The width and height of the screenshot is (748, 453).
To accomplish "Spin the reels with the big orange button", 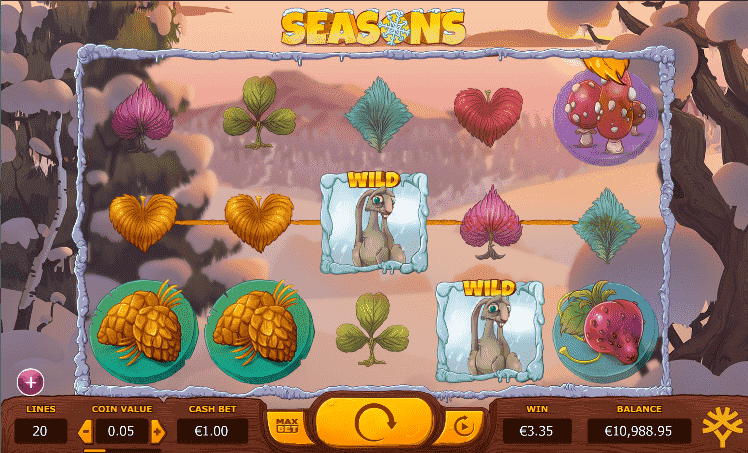I will tap(375, 424).
